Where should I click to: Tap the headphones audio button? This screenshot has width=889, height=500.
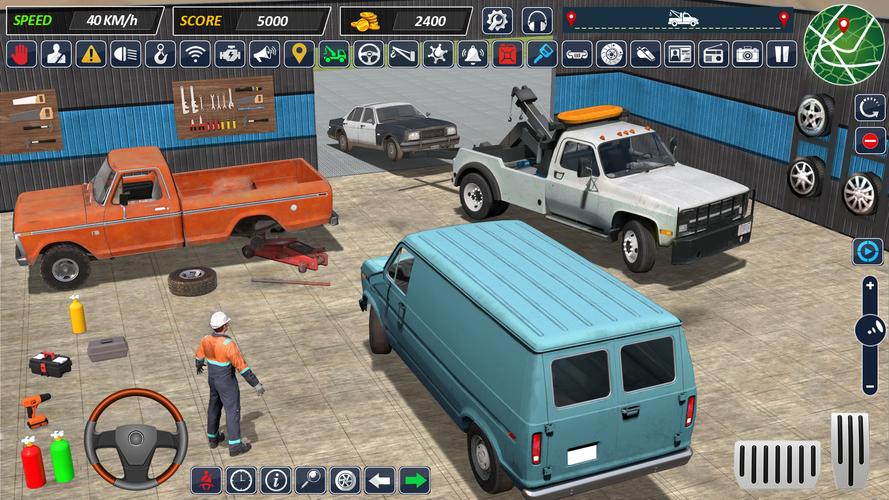[537, 20]
